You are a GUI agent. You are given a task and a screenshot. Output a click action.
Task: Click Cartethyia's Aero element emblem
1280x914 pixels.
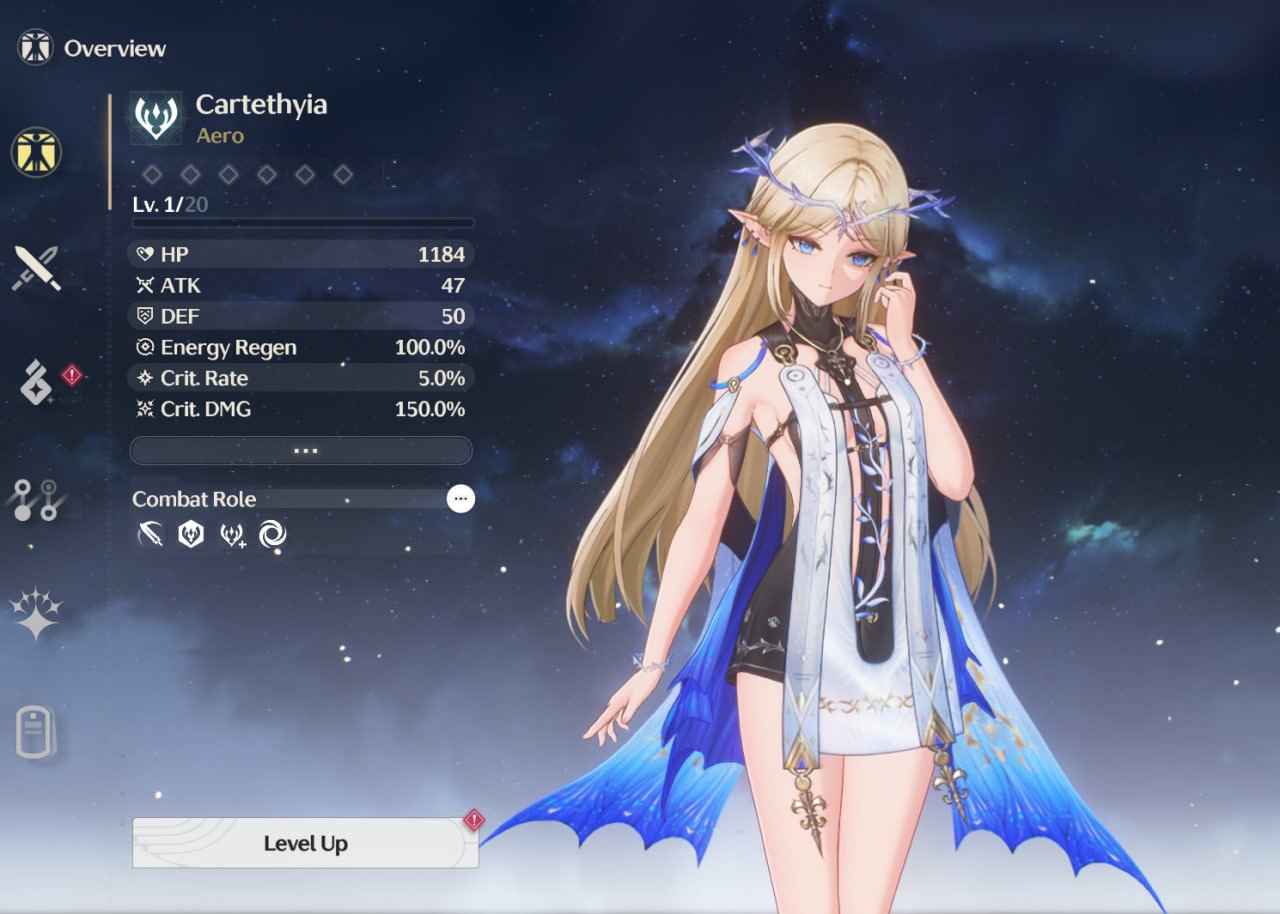pyautogui.click(x=156, y=117)
